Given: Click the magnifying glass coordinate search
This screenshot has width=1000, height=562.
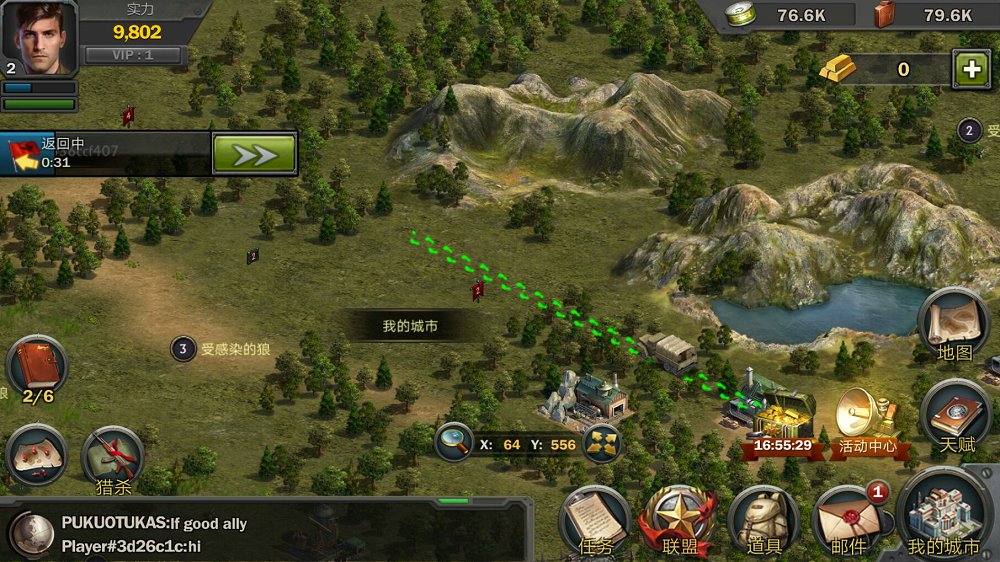Looking at the screenshot, I should 454,443.
